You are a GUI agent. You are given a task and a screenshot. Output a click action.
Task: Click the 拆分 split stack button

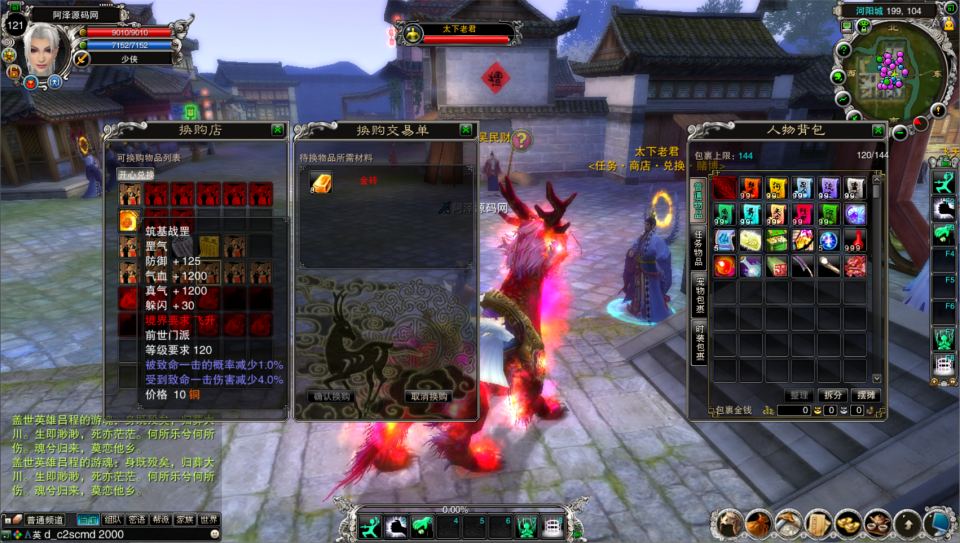click(x=832, y=395)
